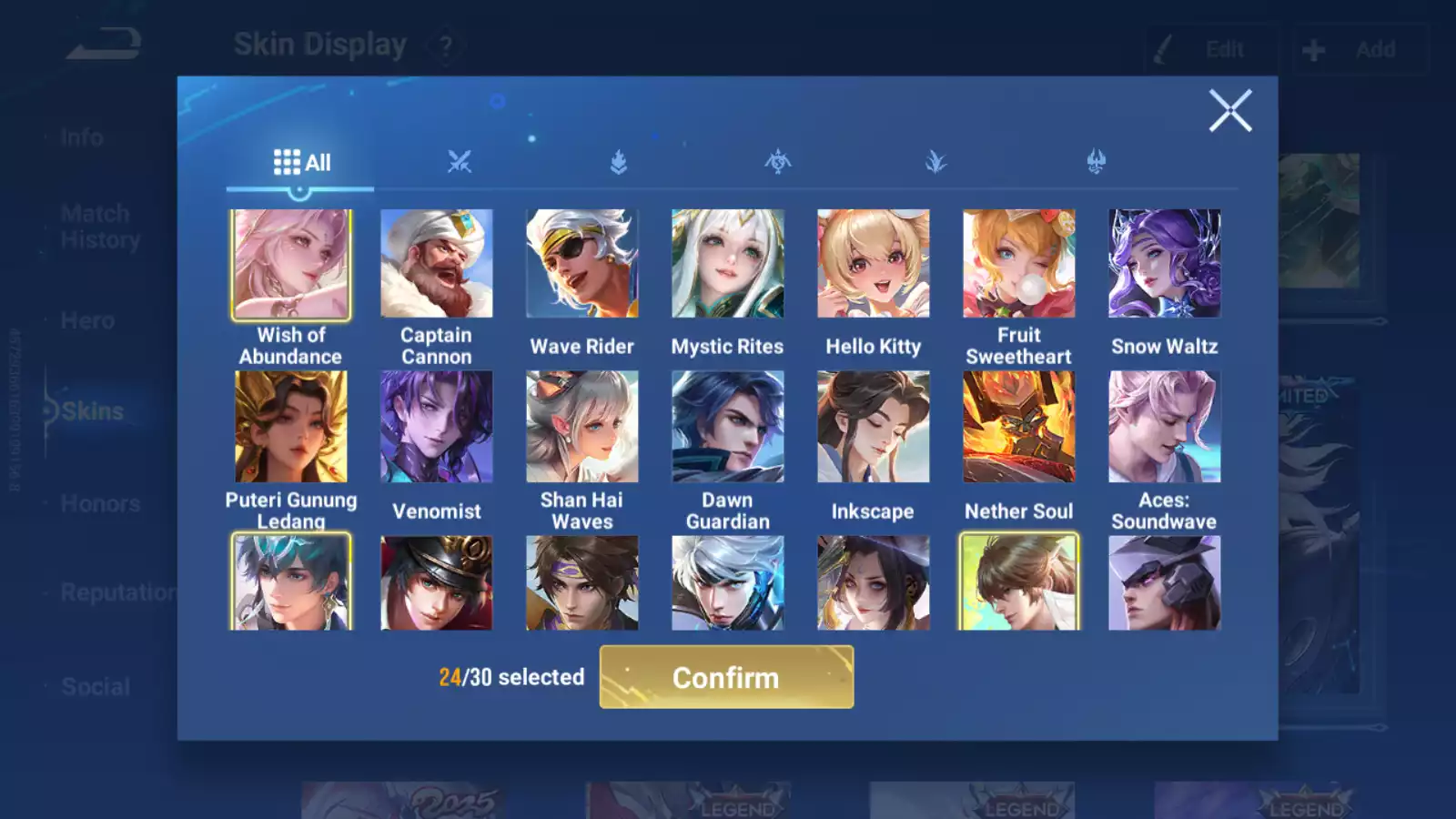The height and width of the screenshot is (819, 1456).
Task: Select the Wish of Abundance skin
Action: [291, 265]
